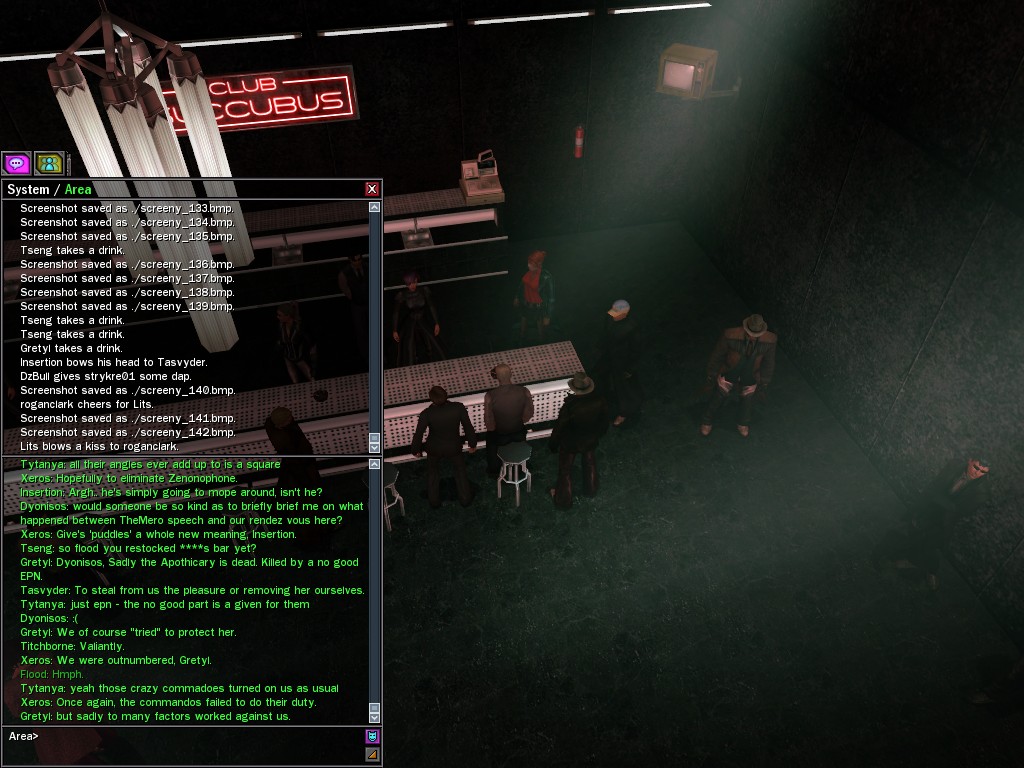
Task: Open the yellow people group icon
Action: pyautogui.click(x=49, y=163)
